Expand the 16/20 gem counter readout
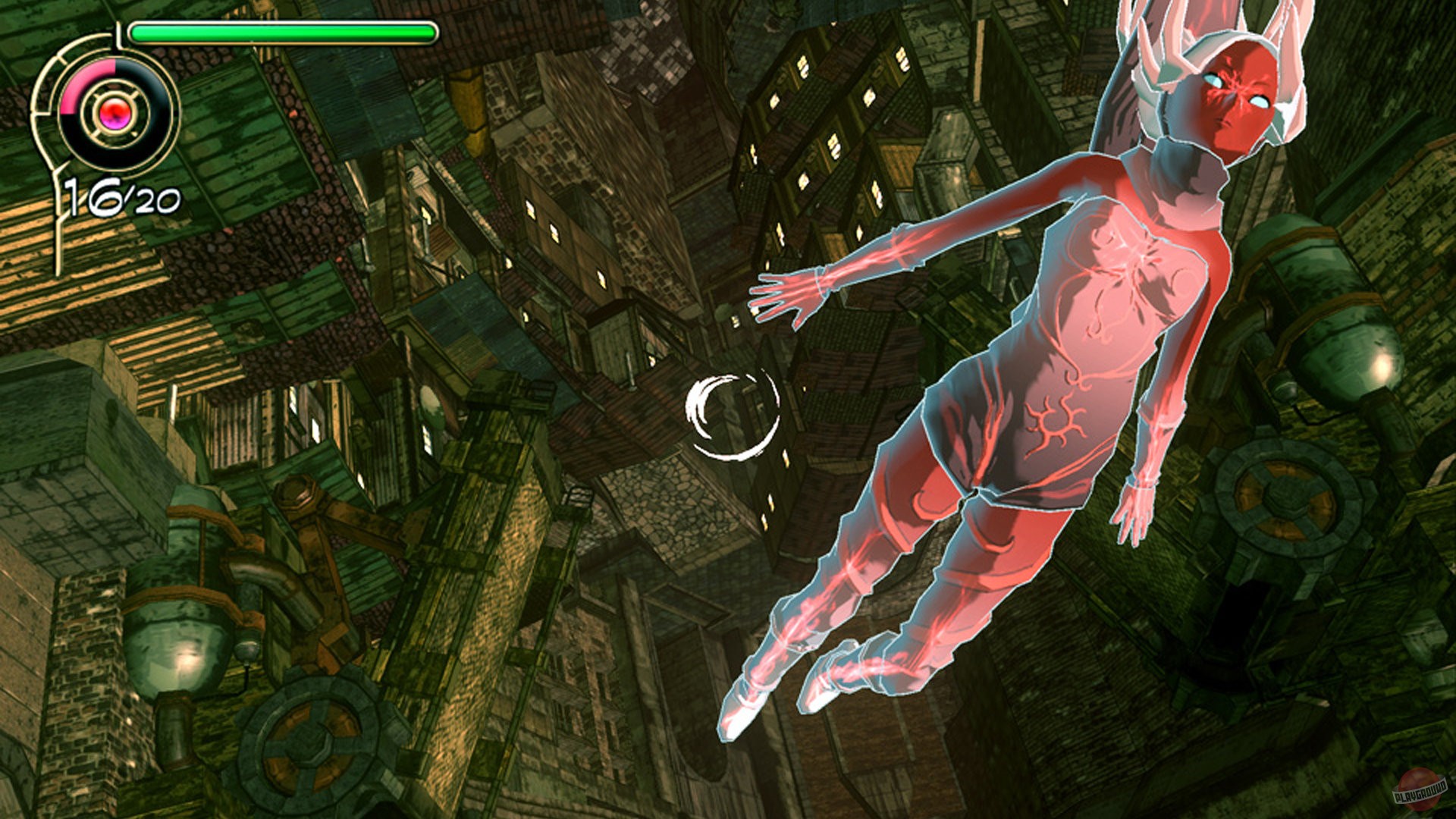Screen dimensions: 1456x819 [x=121, y=199]
